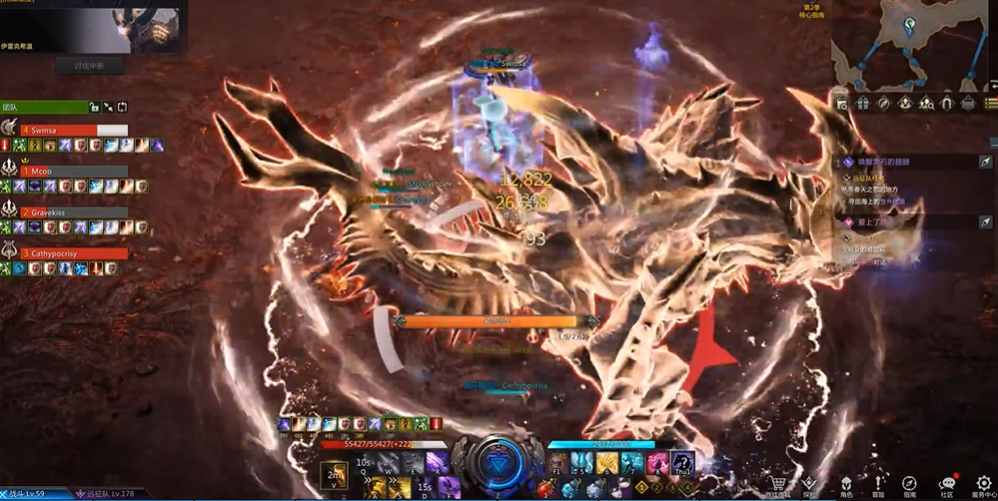This screenshot has height=501, width=998.
Task: Open the 第2季 核心指南 season guide
Action: [812, 13]
